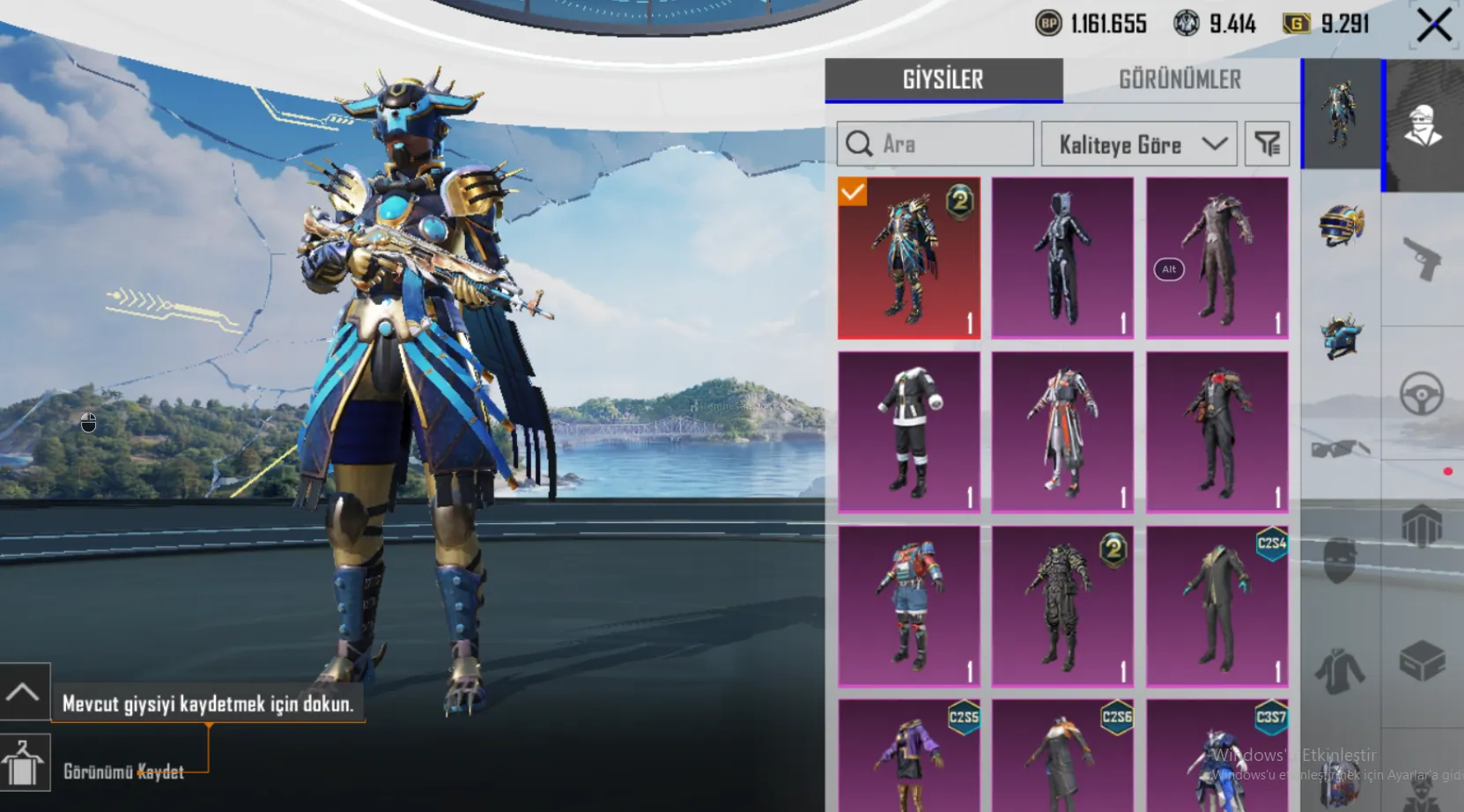The width and height of the screenshot is (1464, 812).
Task: Select the red and blue bomber outfit
Action: point(909,607)
